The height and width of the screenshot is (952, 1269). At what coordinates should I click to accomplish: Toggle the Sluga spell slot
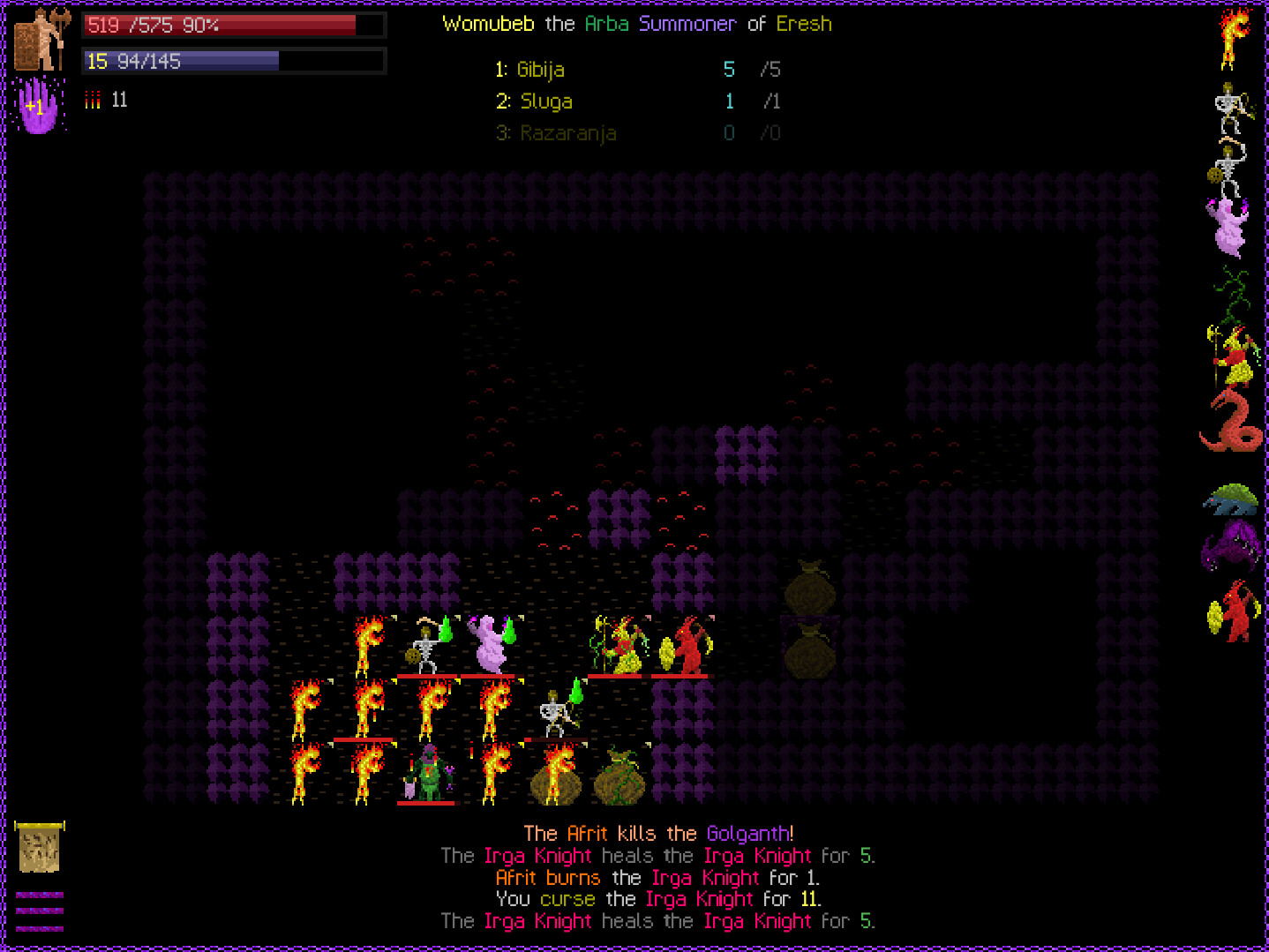pyautogui.click(x=545, y=101)
